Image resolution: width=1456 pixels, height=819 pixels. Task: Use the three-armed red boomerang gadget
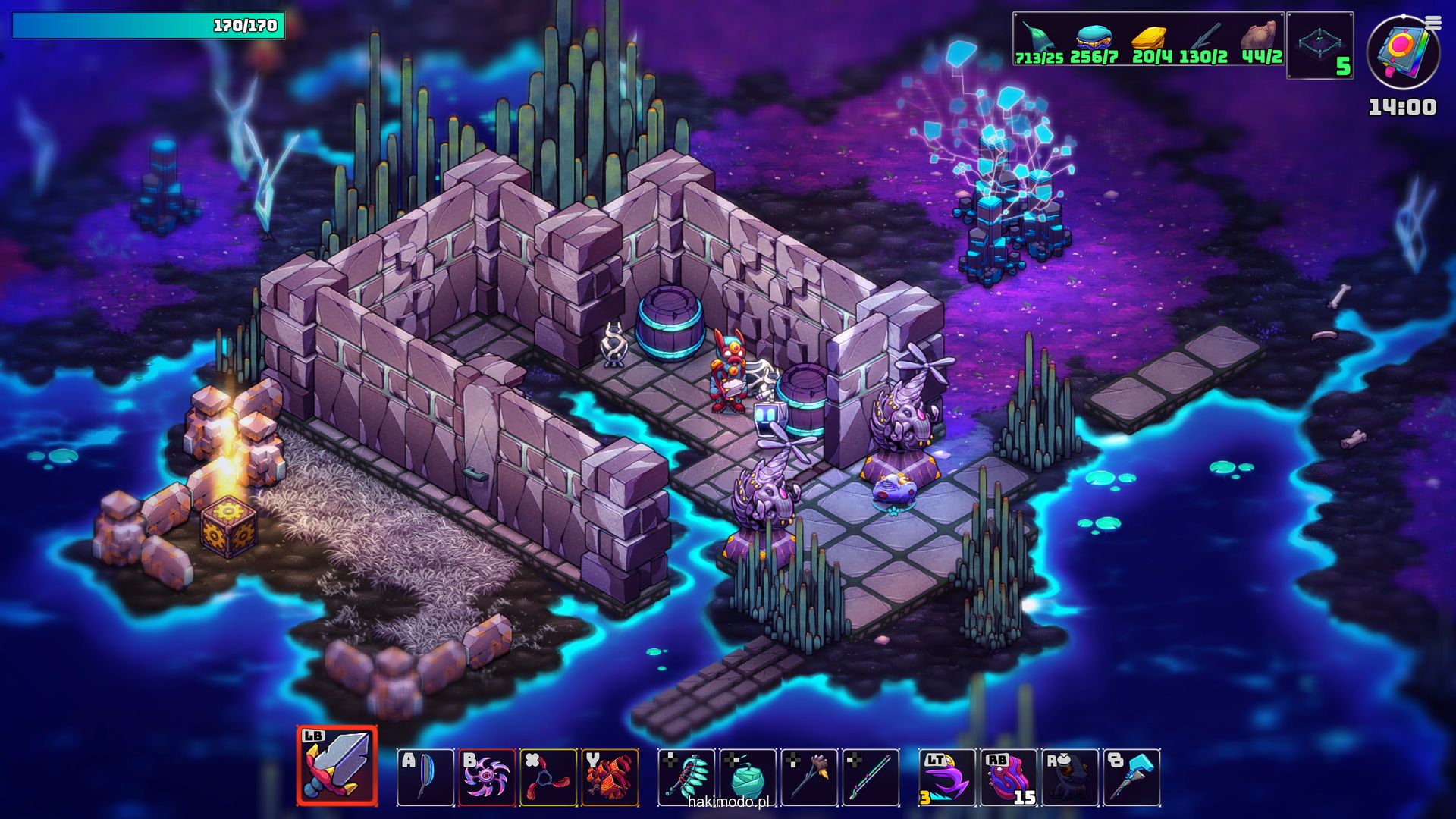pyautogui.click(x=548, y=777)
